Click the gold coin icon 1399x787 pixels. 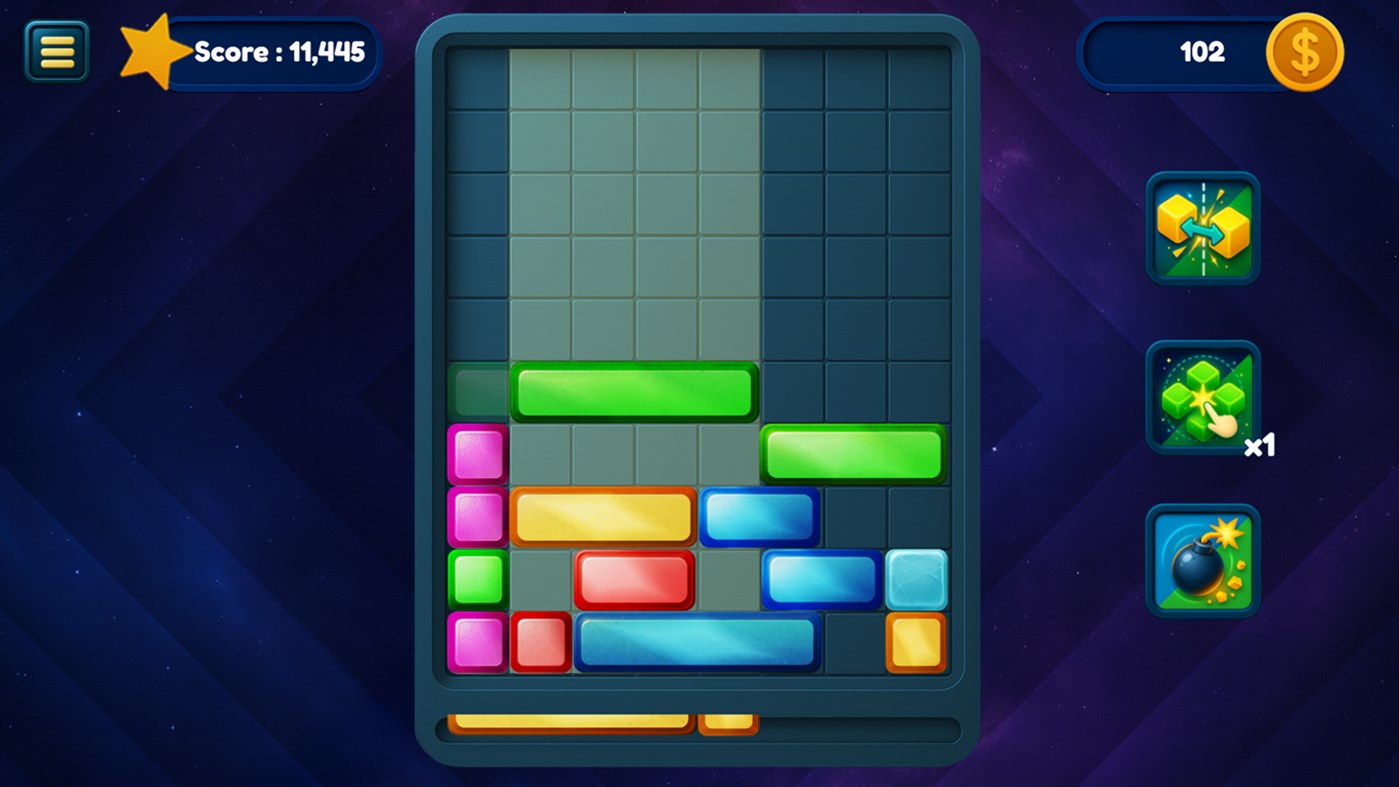pyautogui.click(x=1303, y=52)
